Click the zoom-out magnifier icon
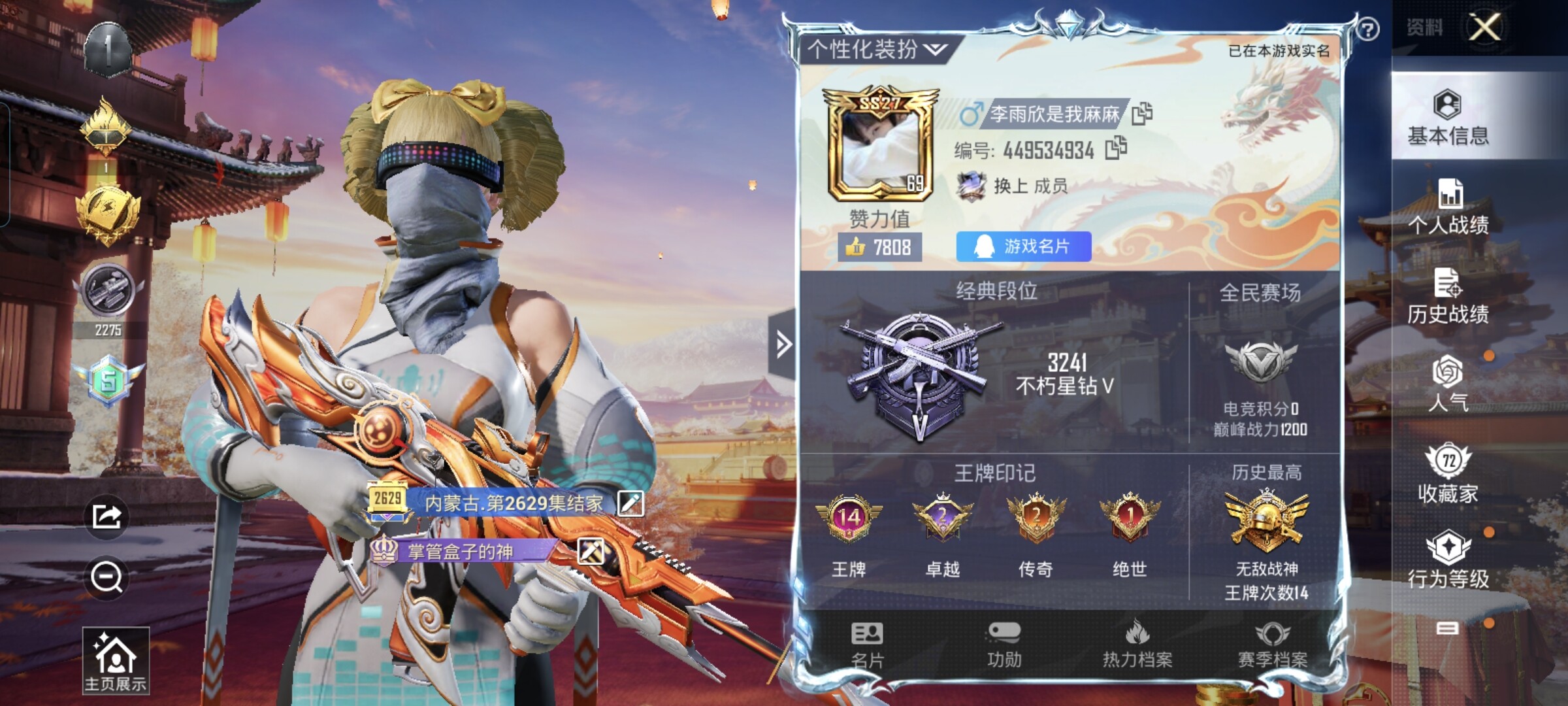Image resolution: width=1568 pixels, height=706 pixels. 106,577
